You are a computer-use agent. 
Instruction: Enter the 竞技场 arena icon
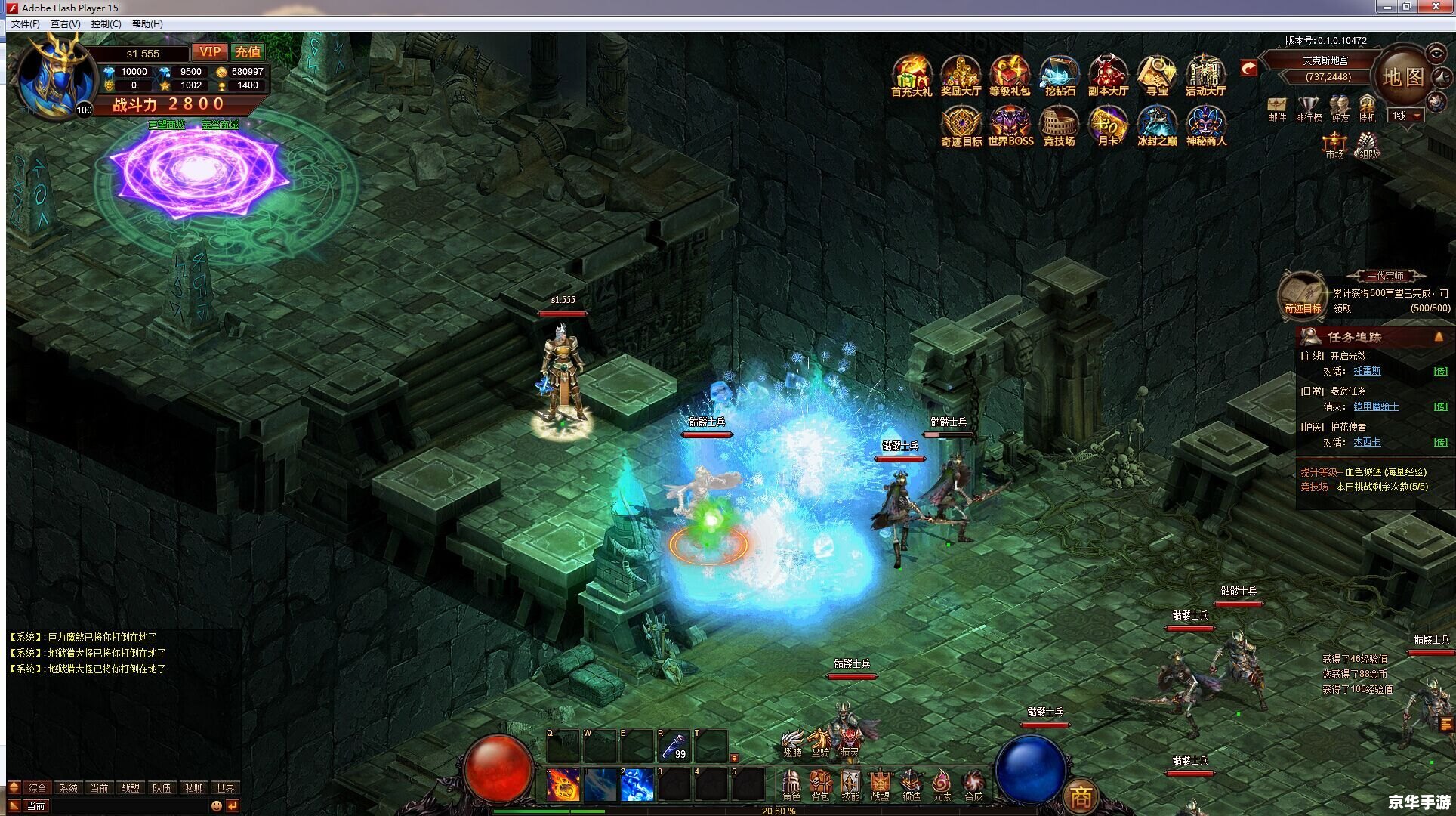point(1059,126)
